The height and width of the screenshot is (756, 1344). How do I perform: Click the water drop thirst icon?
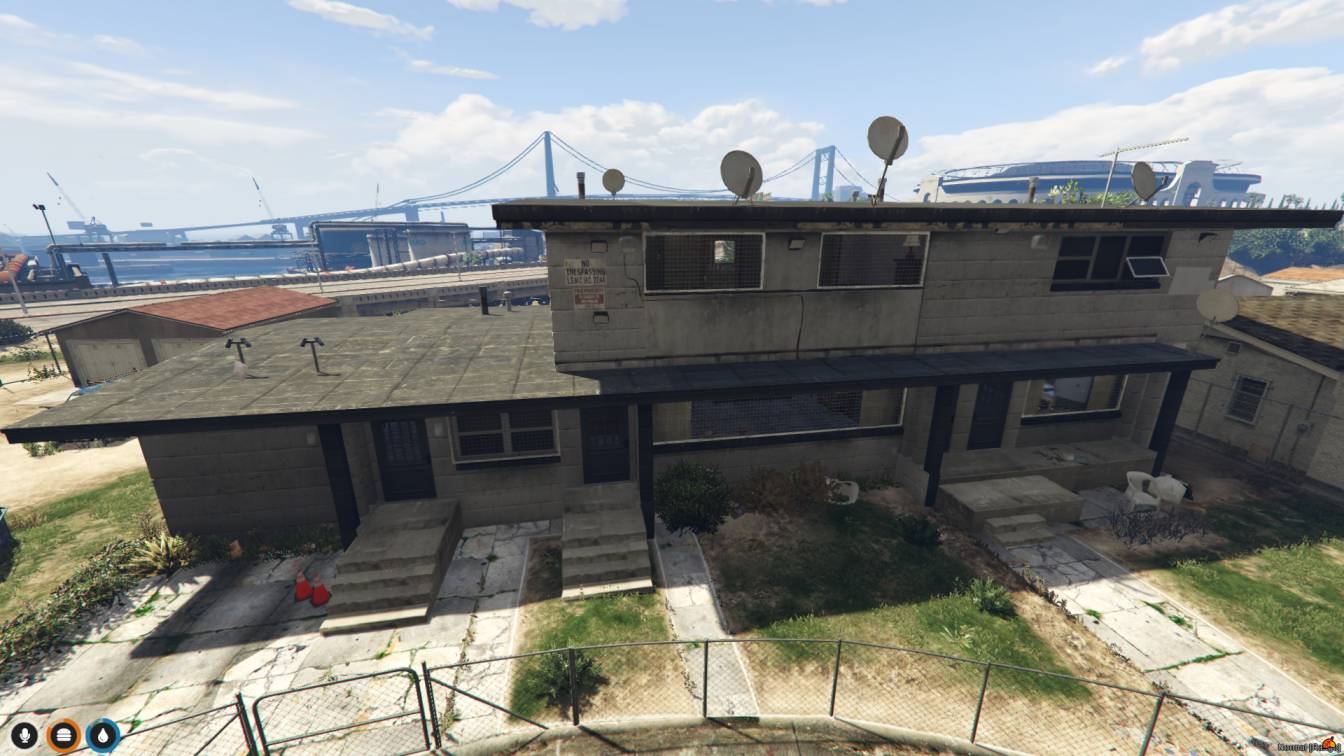[x=103, y=736]
